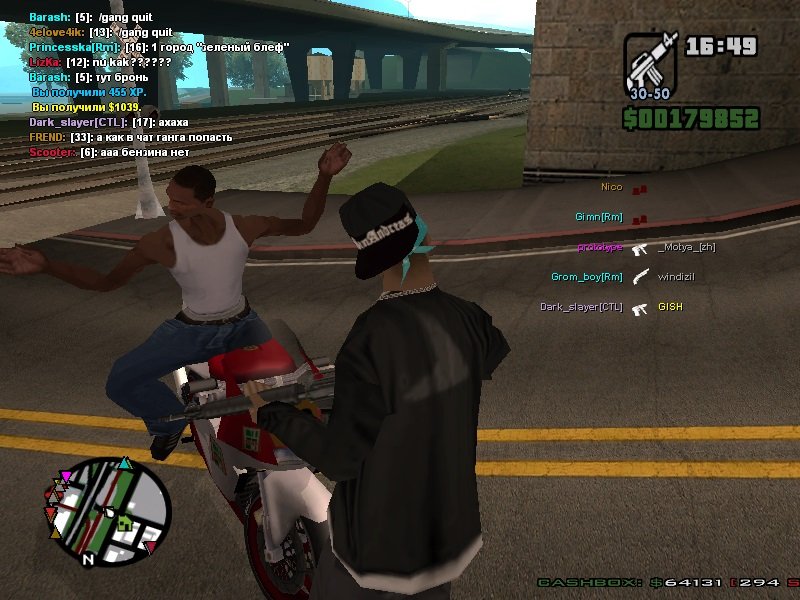Viewport: 800px width, 600px height.
Task: Click windizil in the kill feed
Action: 677,277
